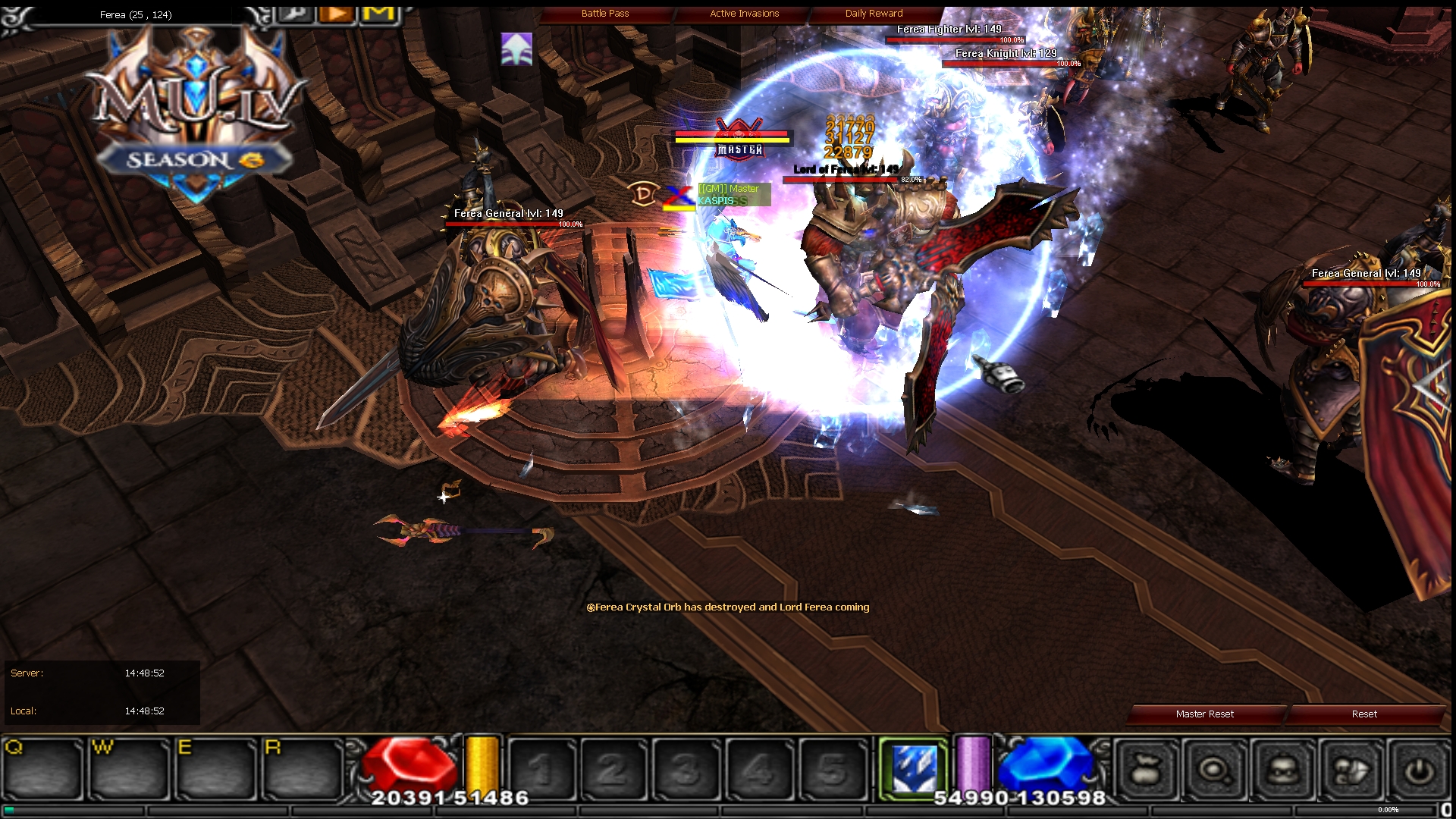Viewport: 1456px width, 819px height.
Task: Open the wrench settings icon at top
Action: tap(294, 14)
